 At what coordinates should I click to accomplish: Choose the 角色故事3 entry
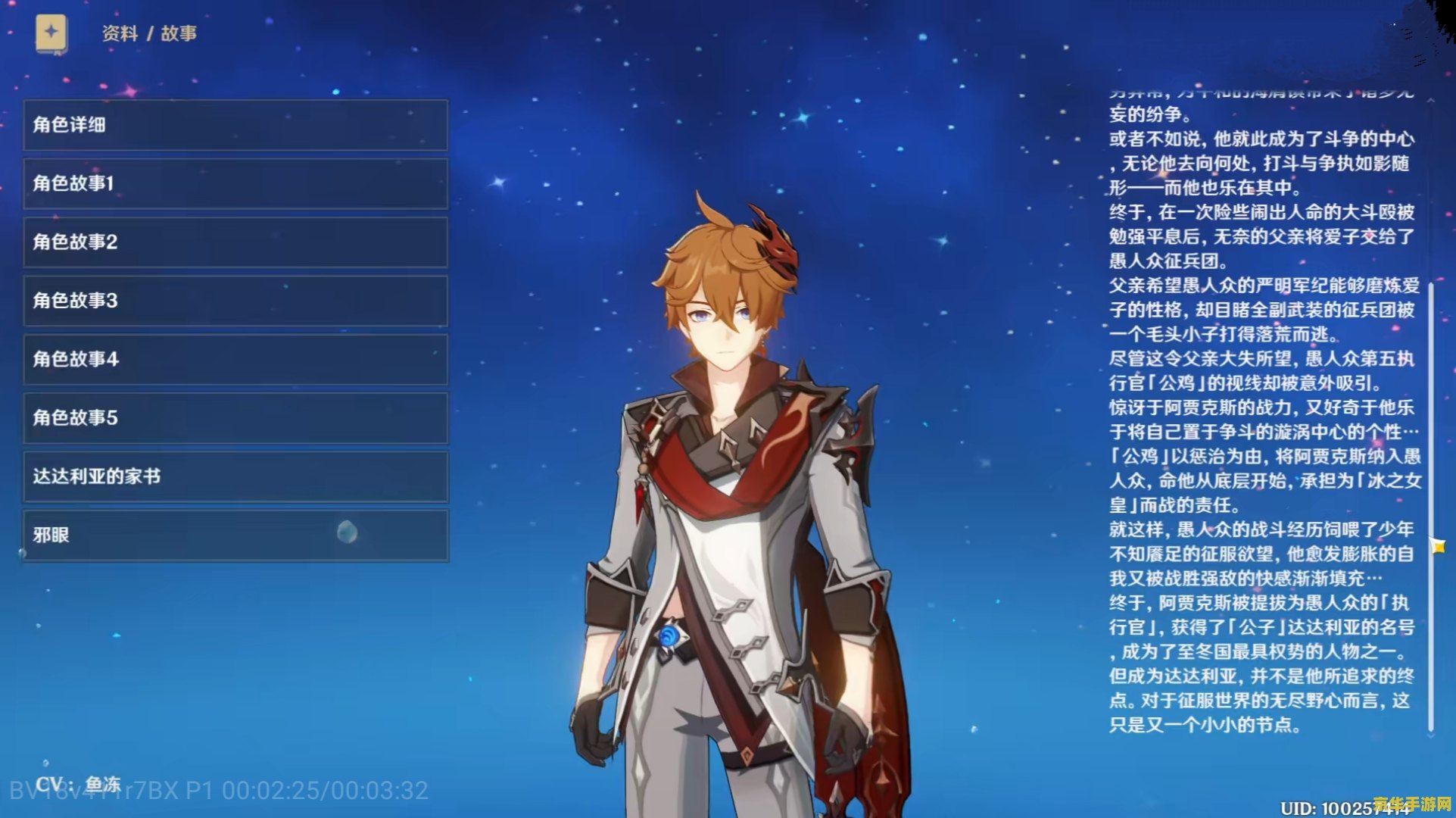[x=235, y=301]
